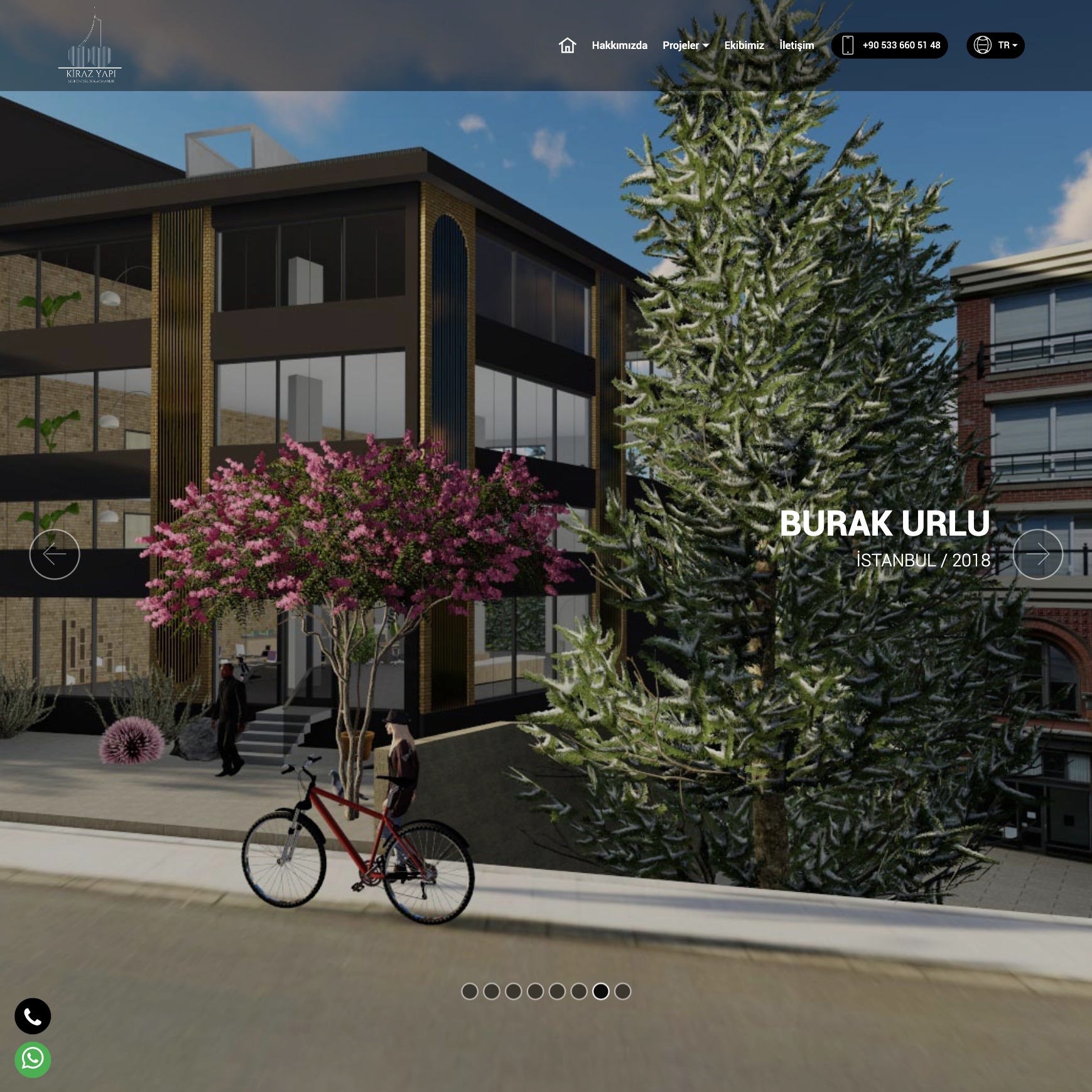This screenshot has height=1092, width=1092.
Task: Open the green WhatsApp chat button
Action: tap(33, 1059)
